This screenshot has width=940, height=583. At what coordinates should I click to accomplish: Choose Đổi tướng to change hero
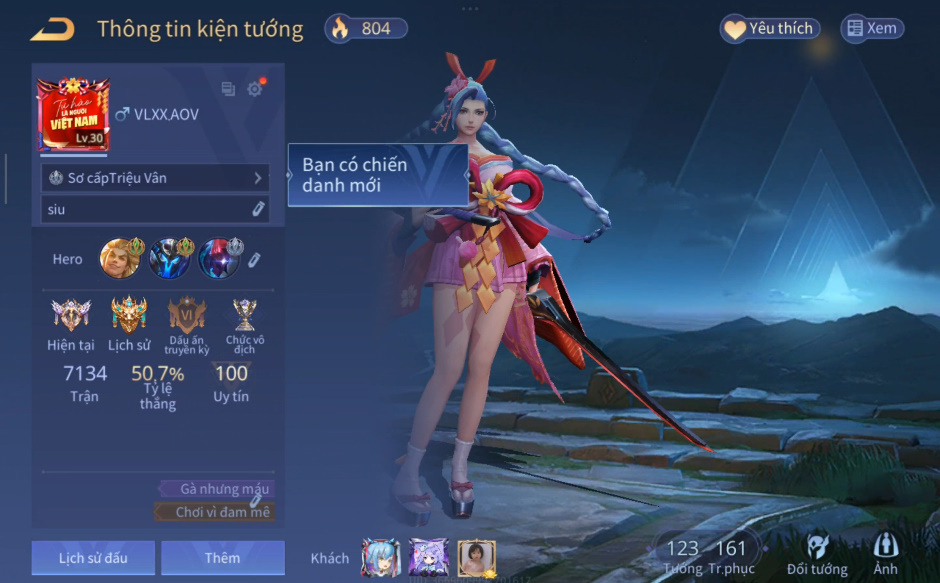816,554
